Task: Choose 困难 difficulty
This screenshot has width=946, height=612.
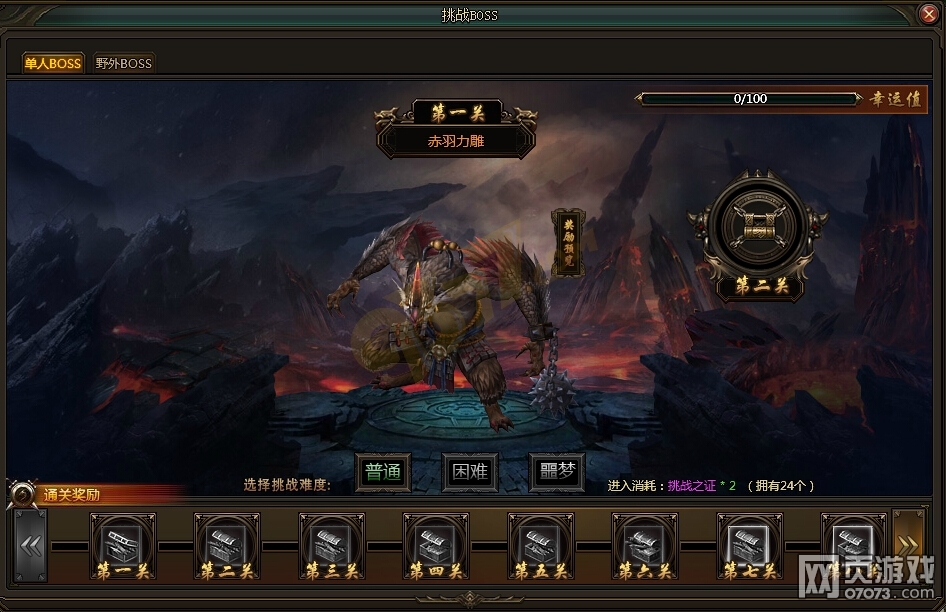Action: [x=470, y=472]
